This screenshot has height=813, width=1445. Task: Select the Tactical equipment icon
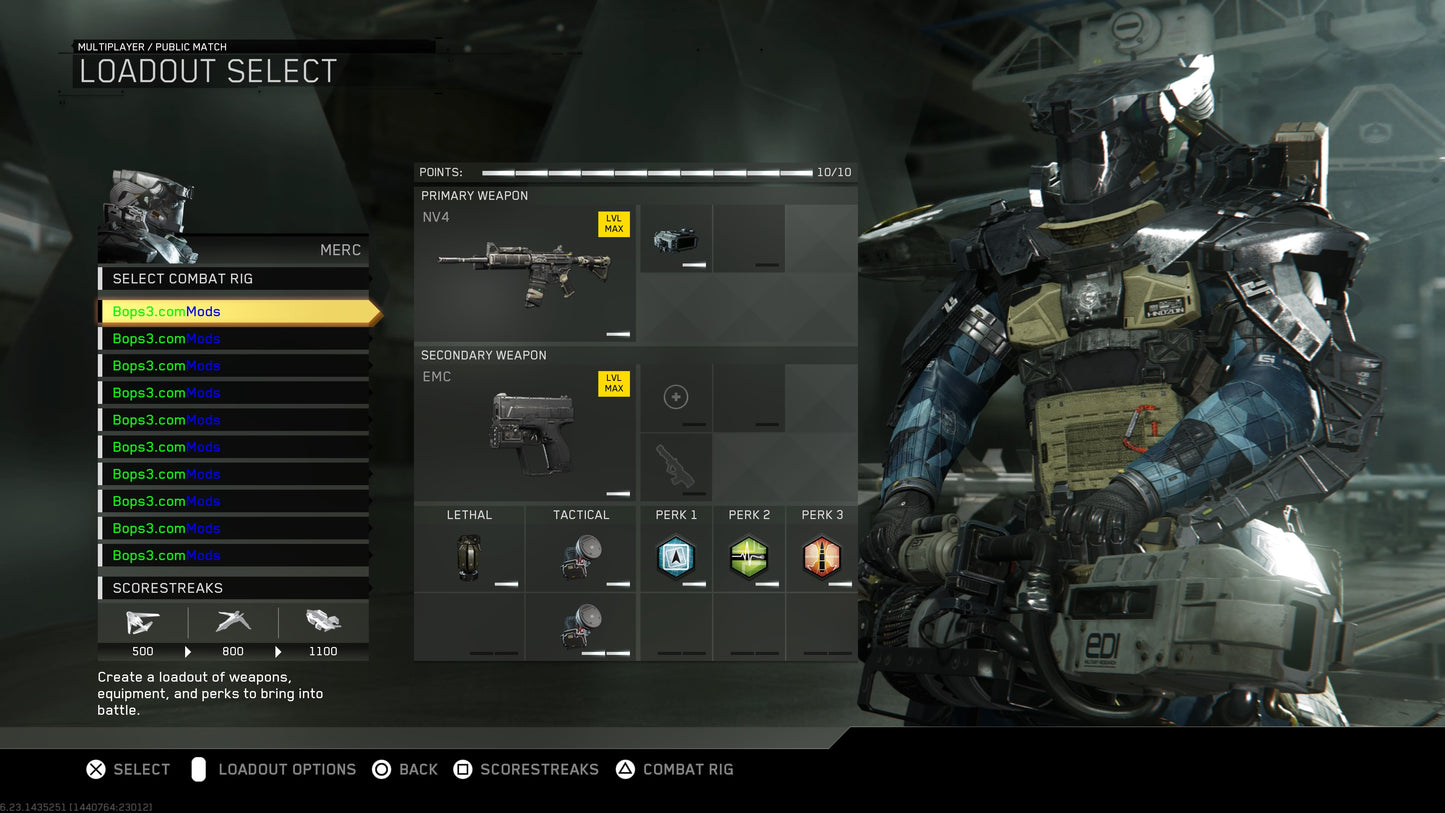(579, 557)
